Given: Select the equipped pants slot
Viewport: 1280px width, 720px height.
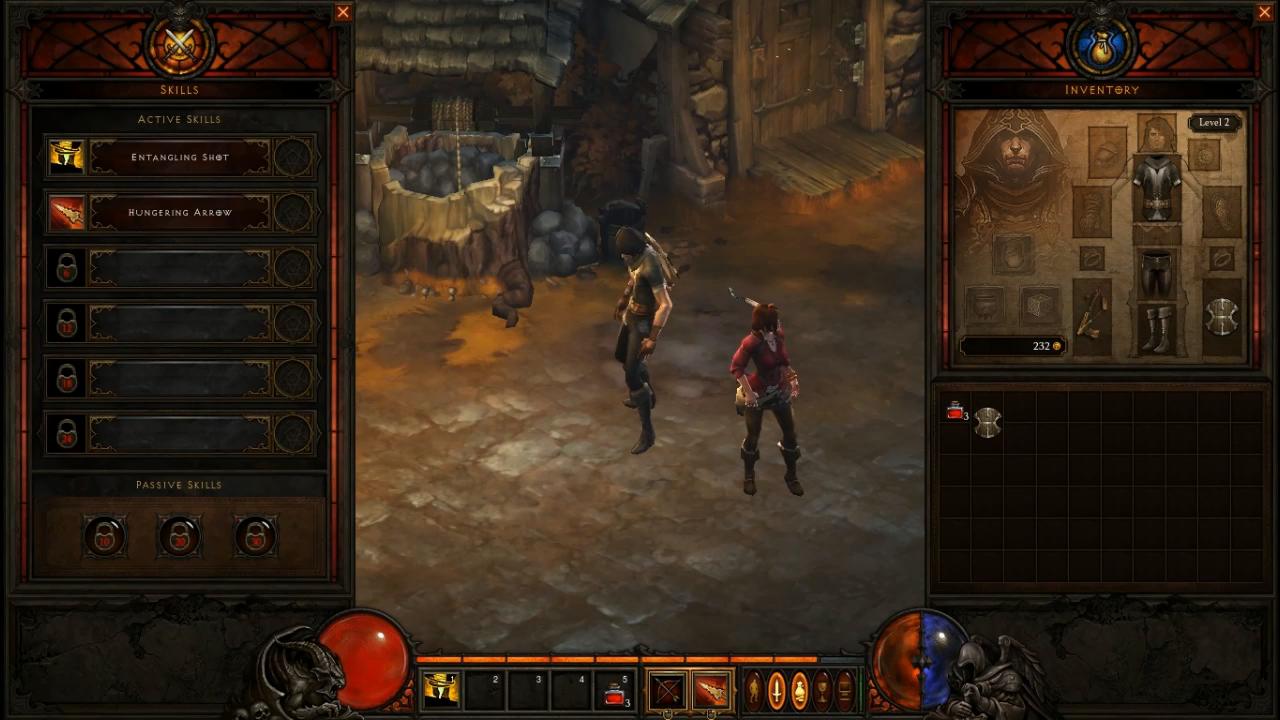Looking at the screenshot, I should 1156,273.
